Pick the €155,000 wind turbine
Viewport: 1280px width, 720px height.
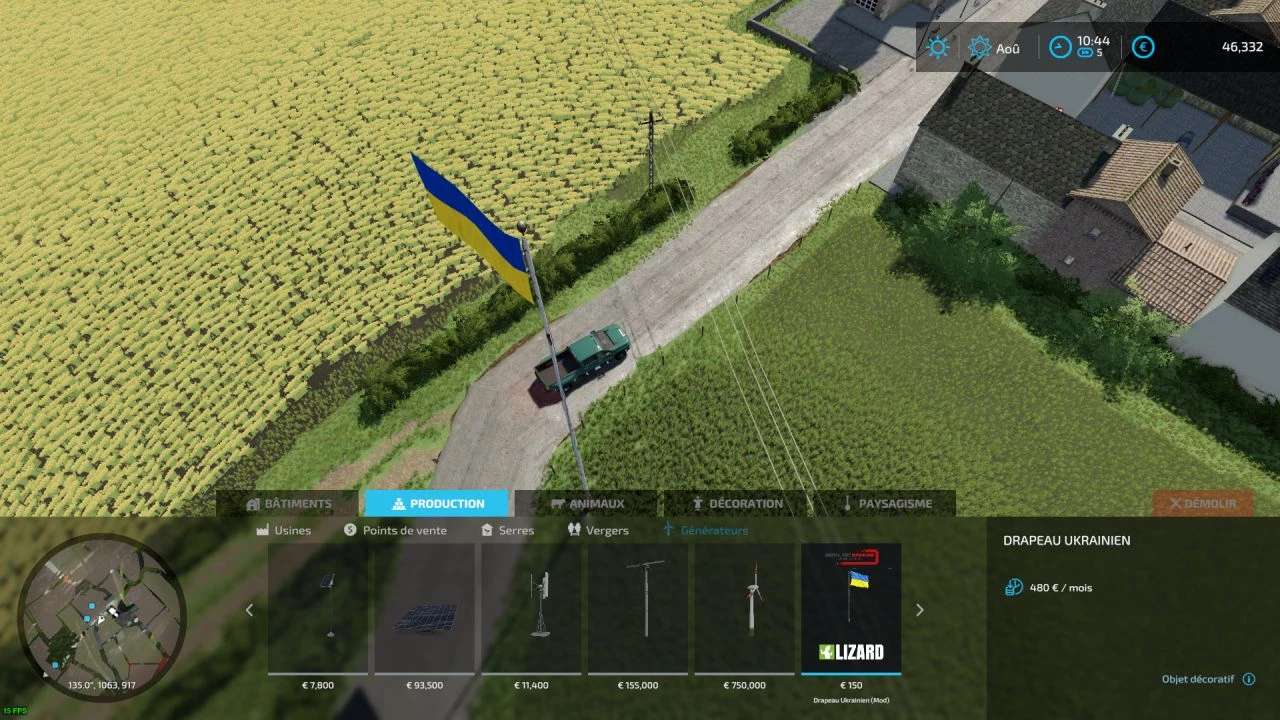click(638, 609)
